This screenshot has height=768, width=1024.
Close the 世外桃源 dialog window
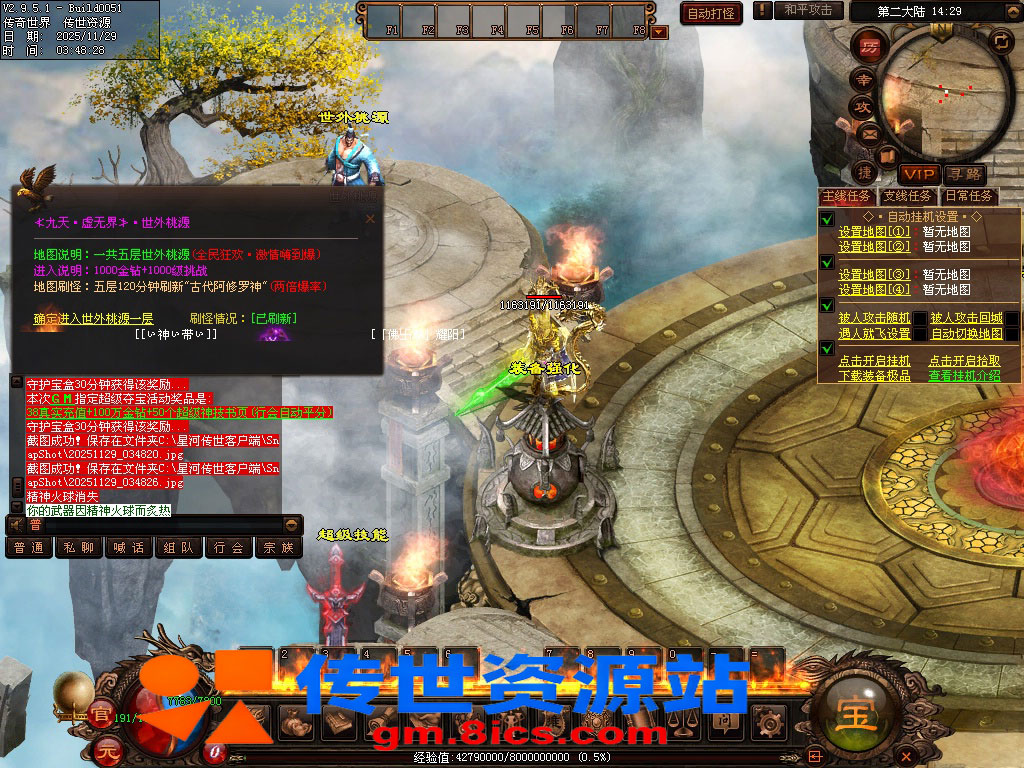[370, 218]
